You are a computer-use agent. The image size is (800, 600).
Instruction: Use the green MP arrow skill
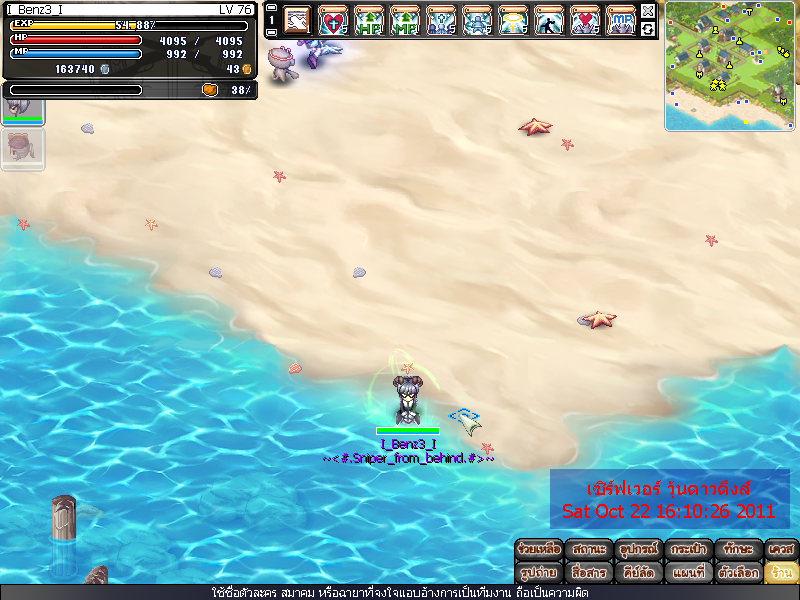point(406,19)
